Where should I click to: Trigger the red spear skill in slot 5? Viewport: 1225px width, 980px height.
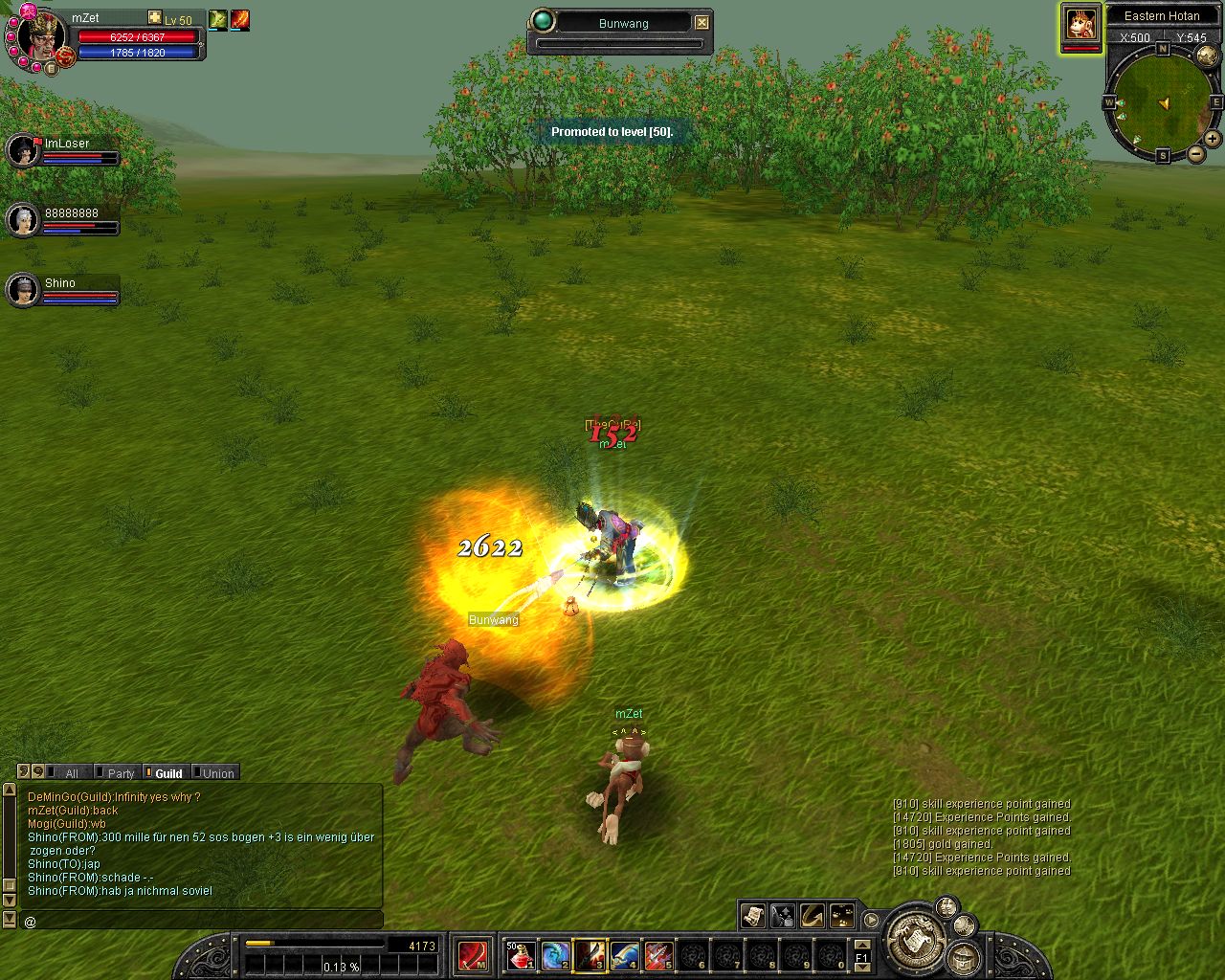(658, 954)
